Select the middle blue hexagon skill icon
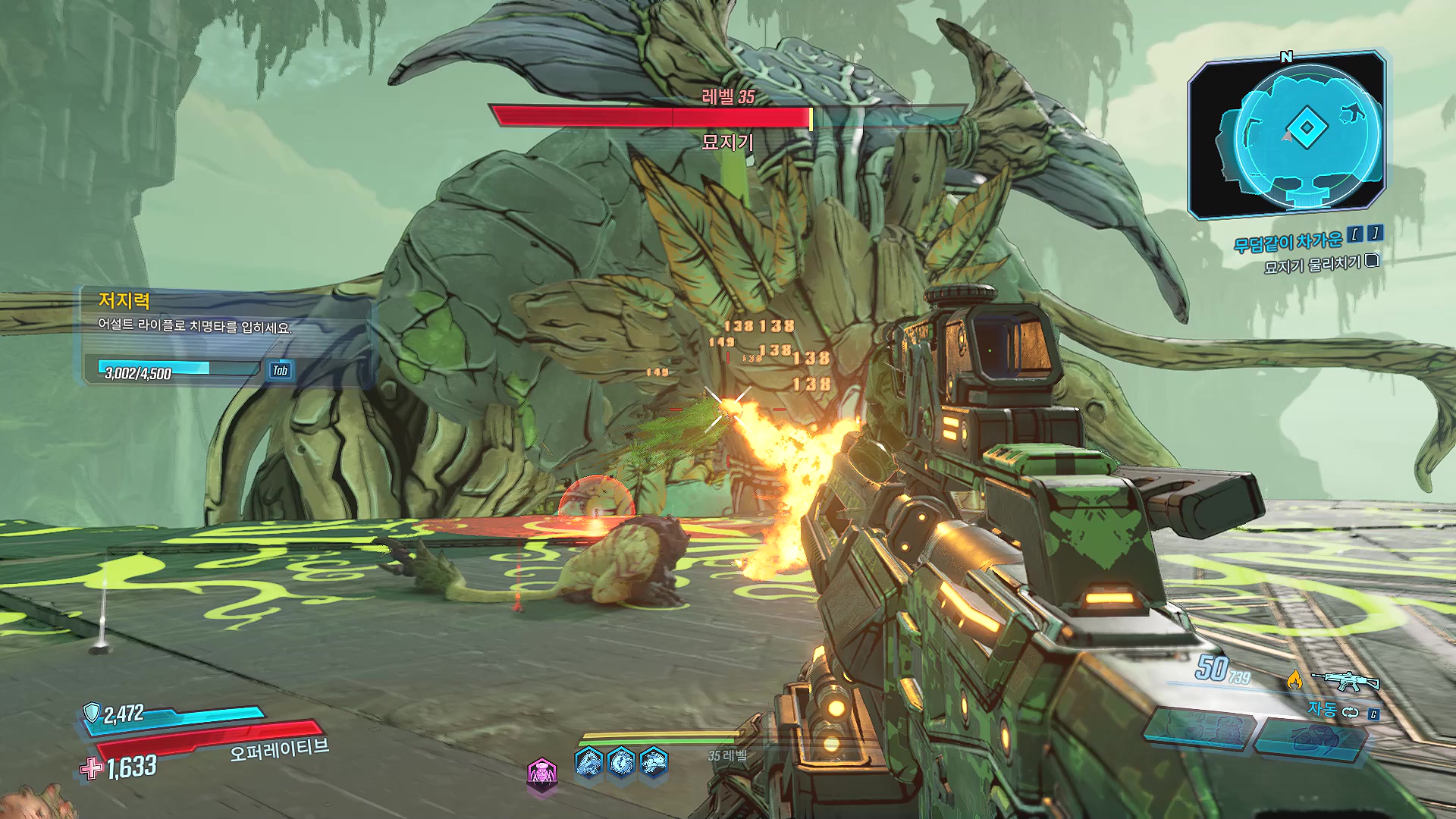 tap(621, 761)
